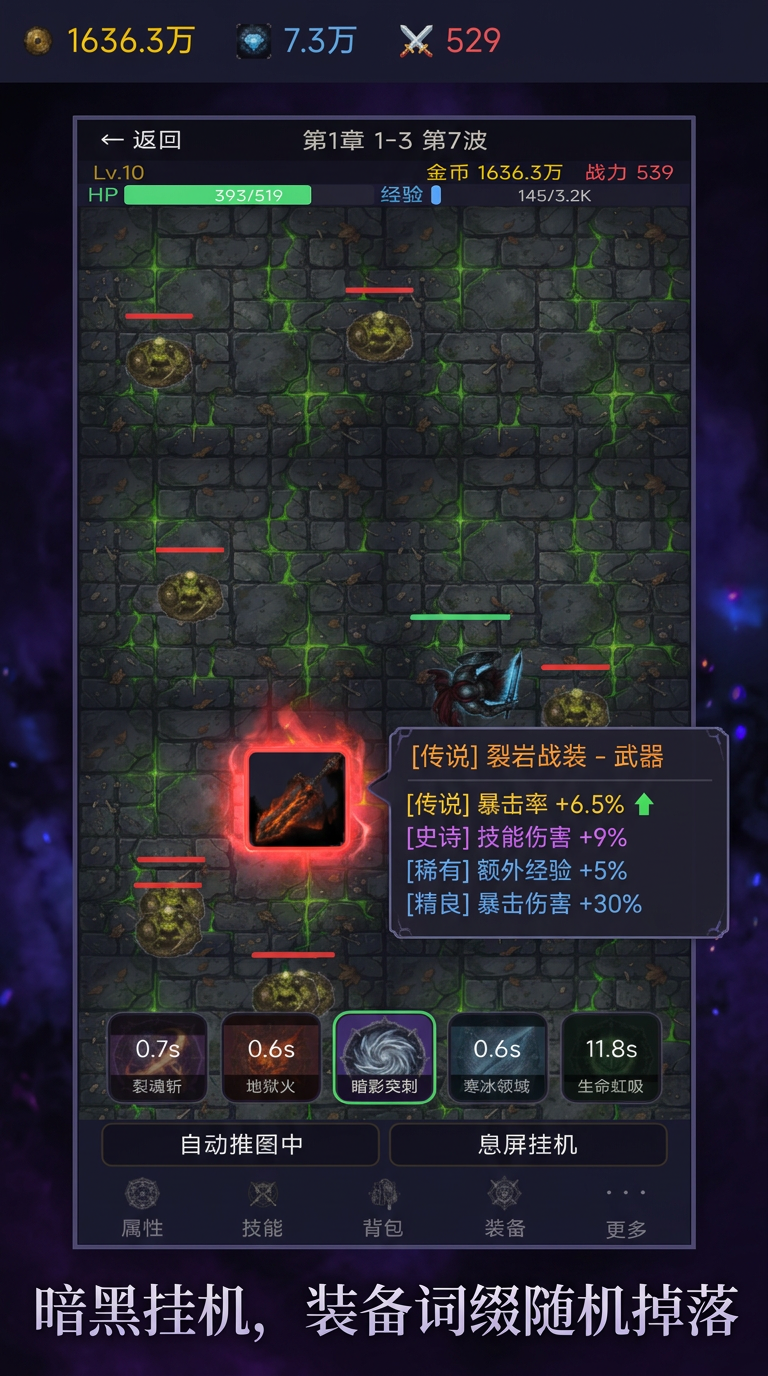Image resolution: width=768 pixels, height=1376 pixels.
Task: Go back with the 返回 button
Action: pyautogui.click(x=141, y=140)
